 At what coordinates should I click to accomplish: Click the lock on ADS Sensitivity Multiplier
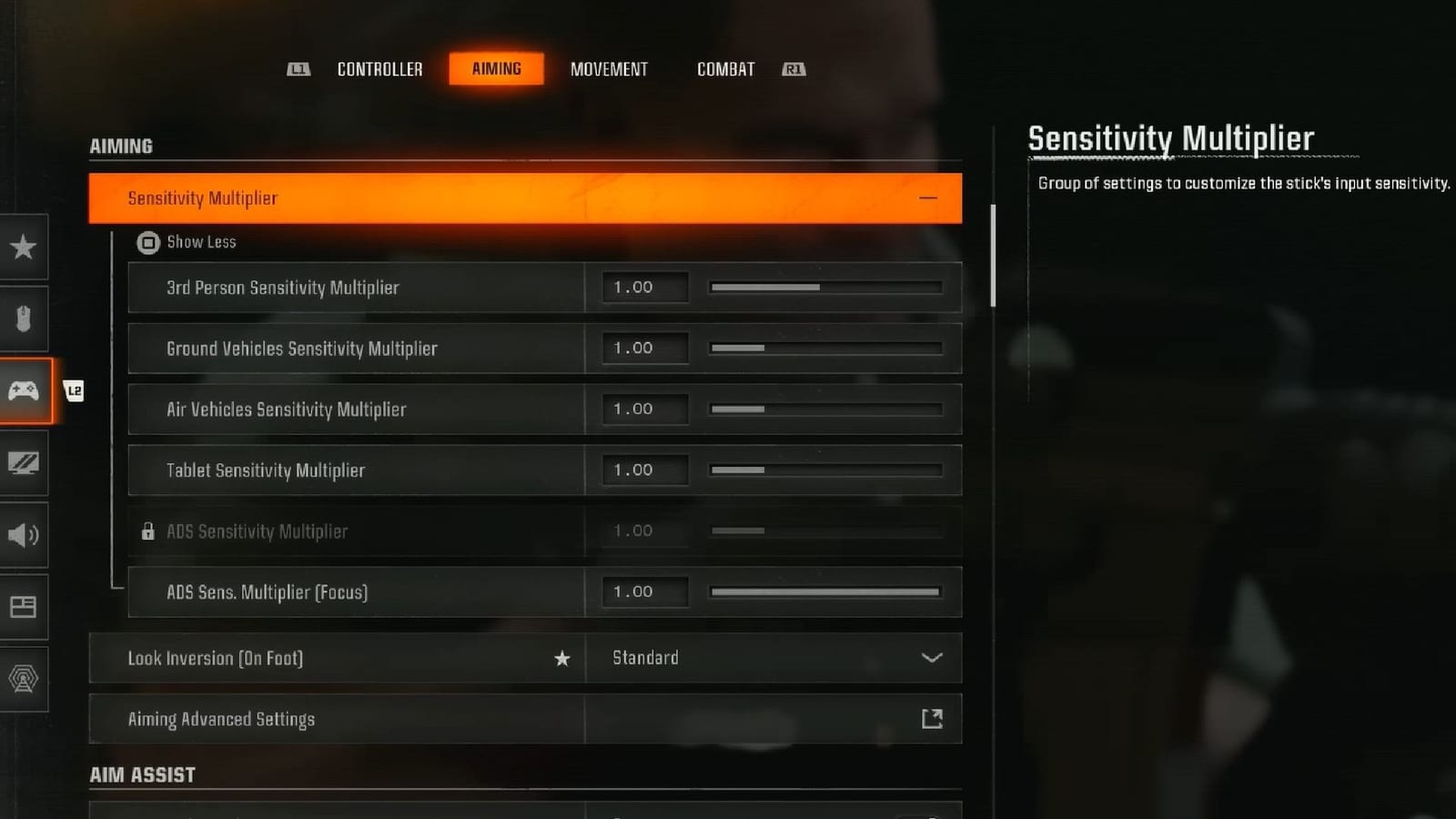point(147,531)
